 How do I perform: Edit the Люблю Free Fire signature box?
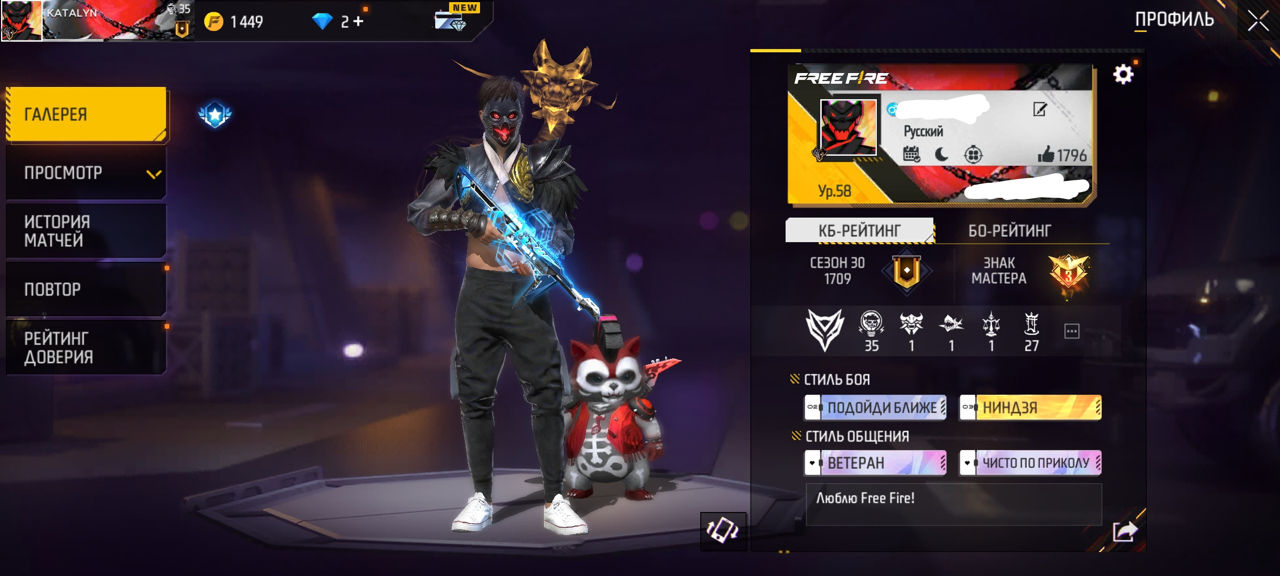[x=953, y=505]
